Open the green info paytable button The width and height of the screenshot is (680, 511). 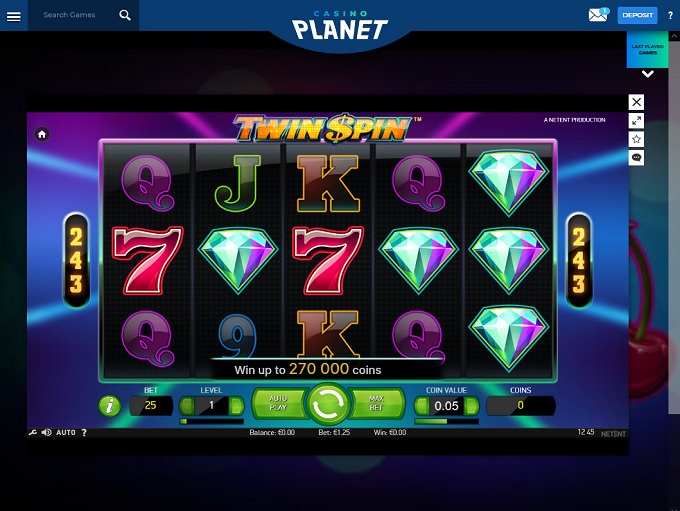(110, 406)
